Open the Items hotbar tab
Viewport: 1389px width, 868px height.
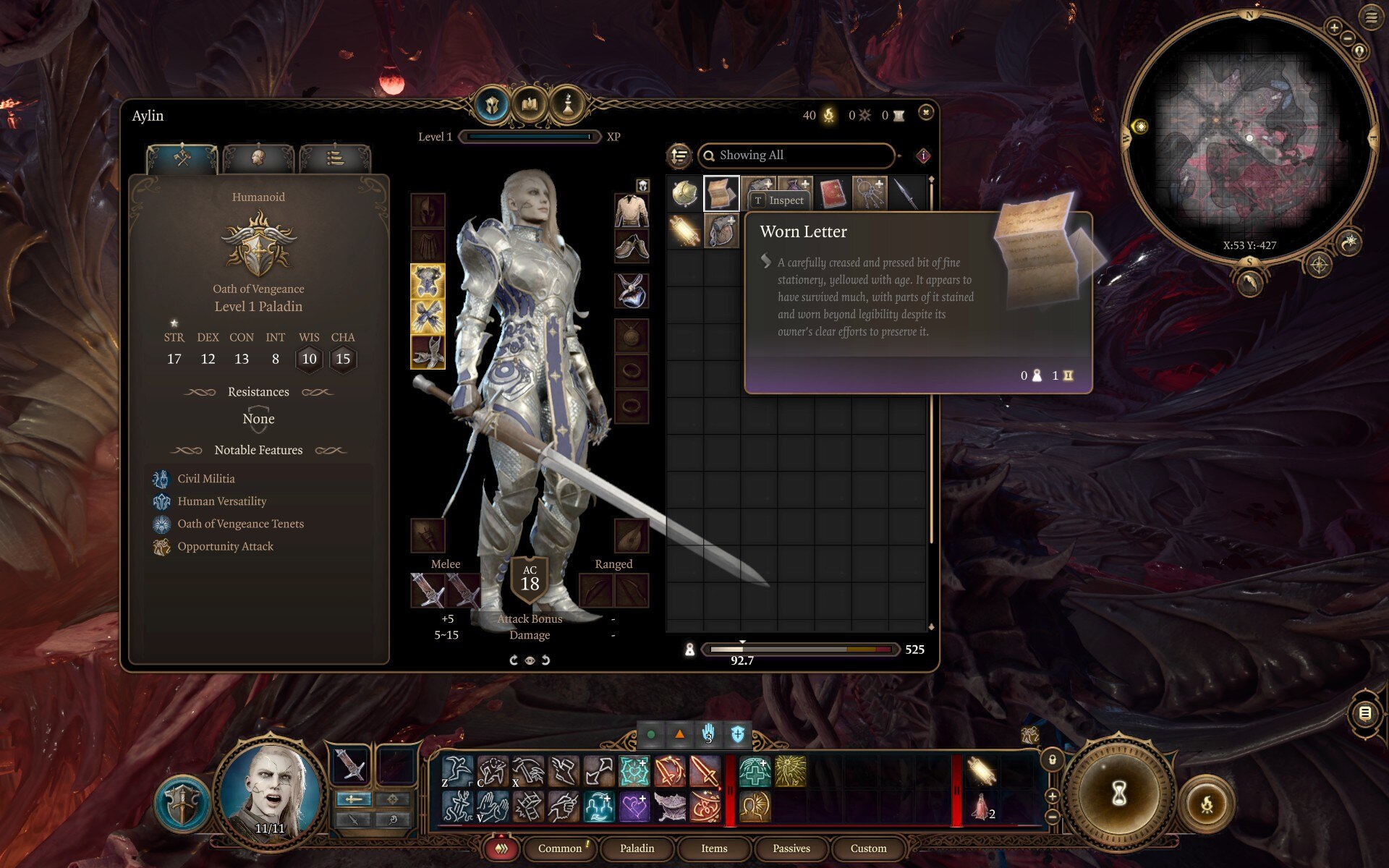tap(714, 848)
